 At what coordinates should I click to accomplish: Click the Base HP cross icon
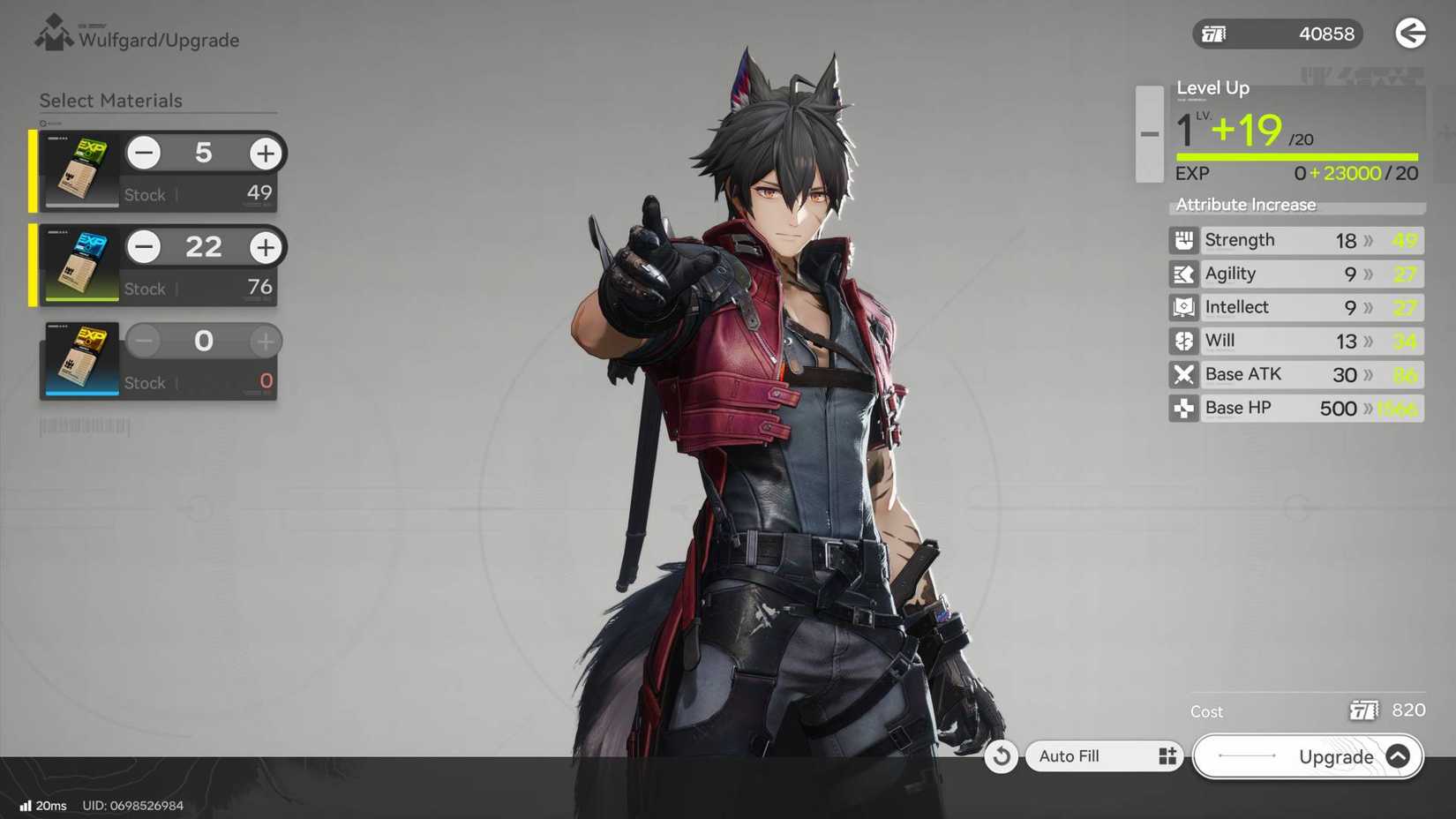1183,408
